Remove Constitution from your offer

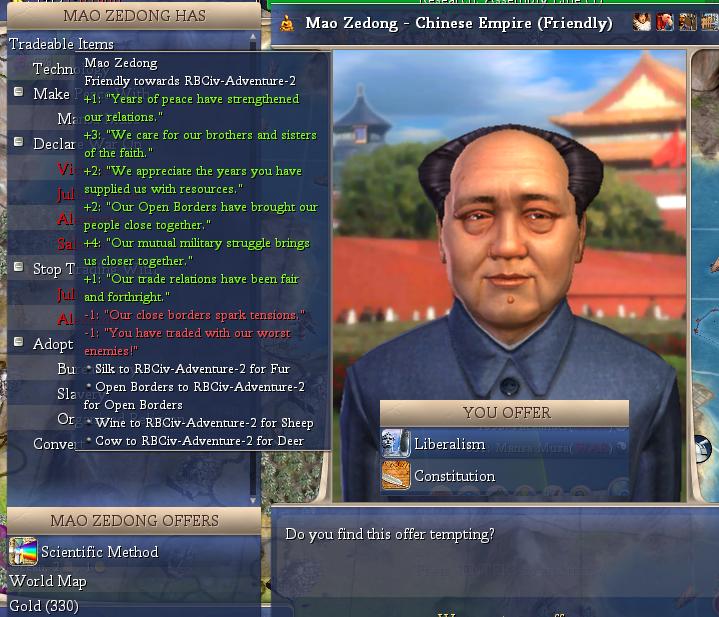point(454,476)
